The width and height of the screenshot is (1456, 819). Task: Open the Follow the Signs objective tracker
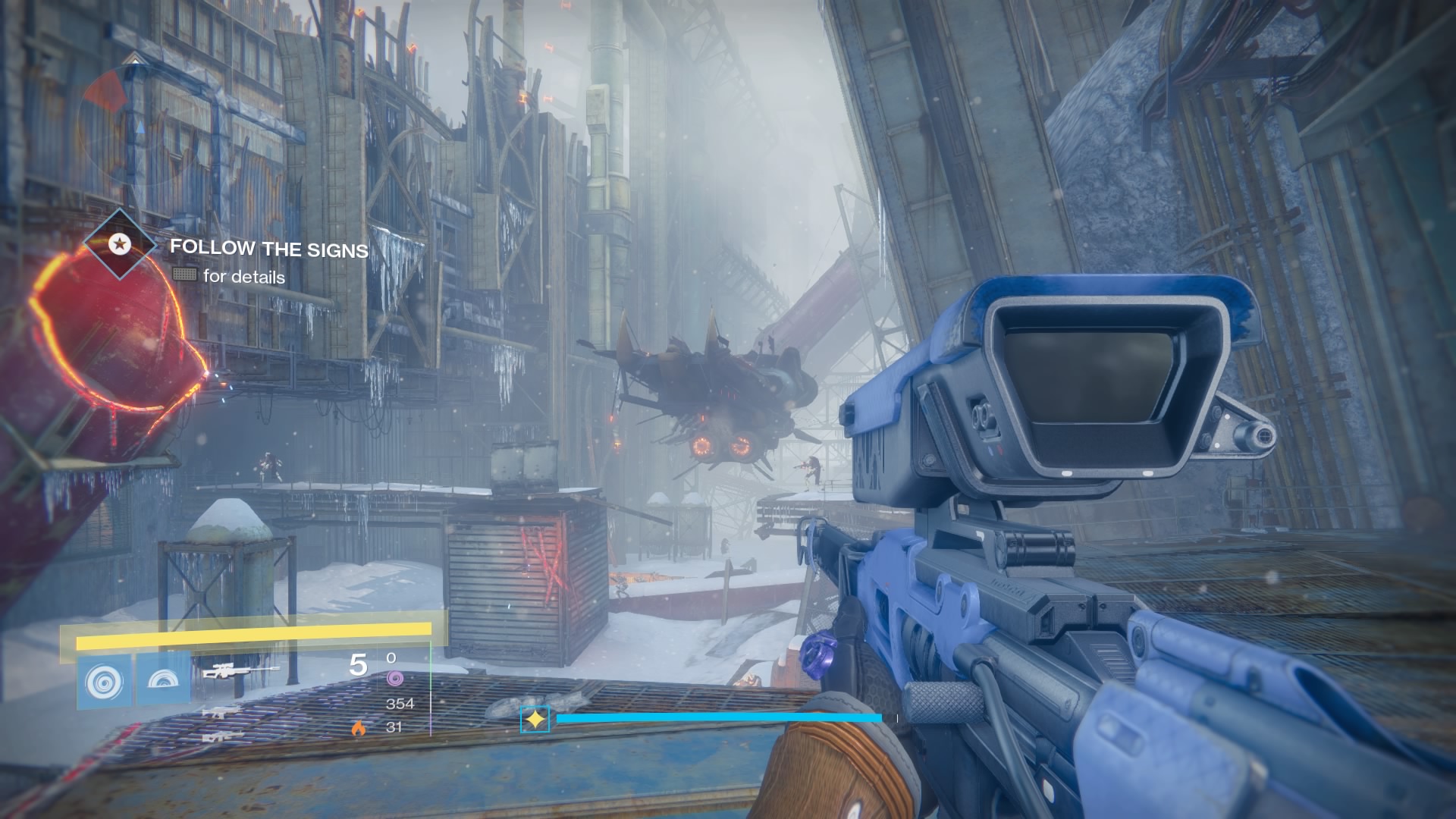[x=268, y=248]
